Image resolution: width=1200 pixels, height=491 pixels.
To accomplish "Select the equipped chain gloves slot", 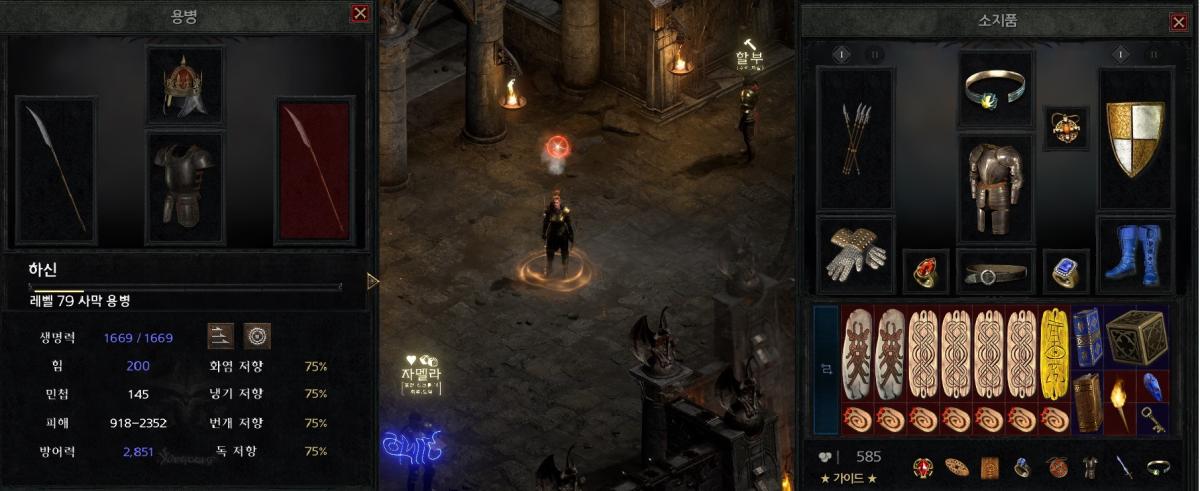I will 856,252.
